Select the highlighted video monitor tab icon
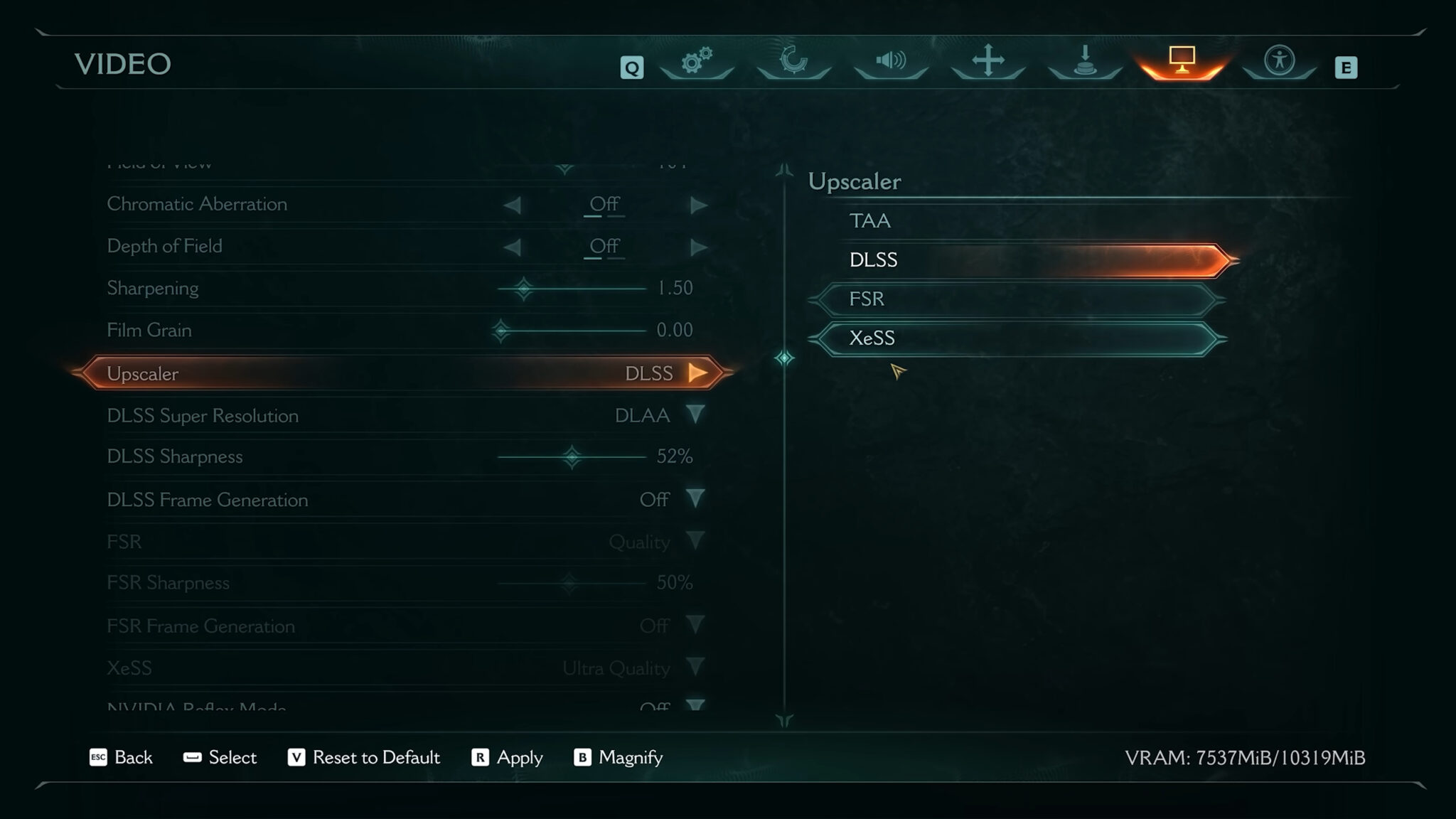 pyautogui.click(x=1180, y=64)
